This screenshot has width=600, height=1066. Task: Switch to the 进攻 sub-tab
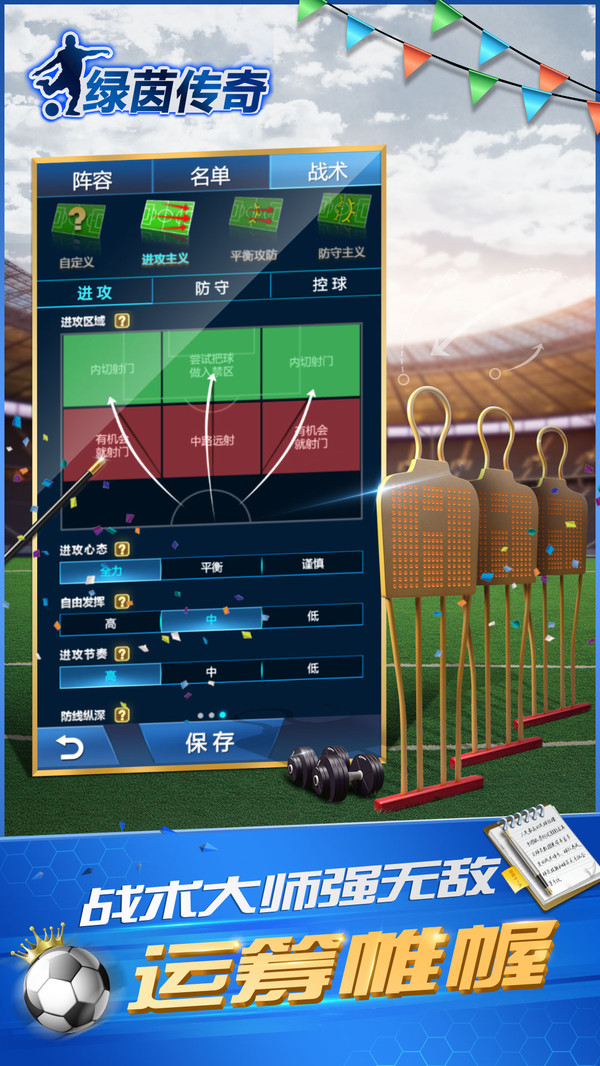tap(95, 292)
